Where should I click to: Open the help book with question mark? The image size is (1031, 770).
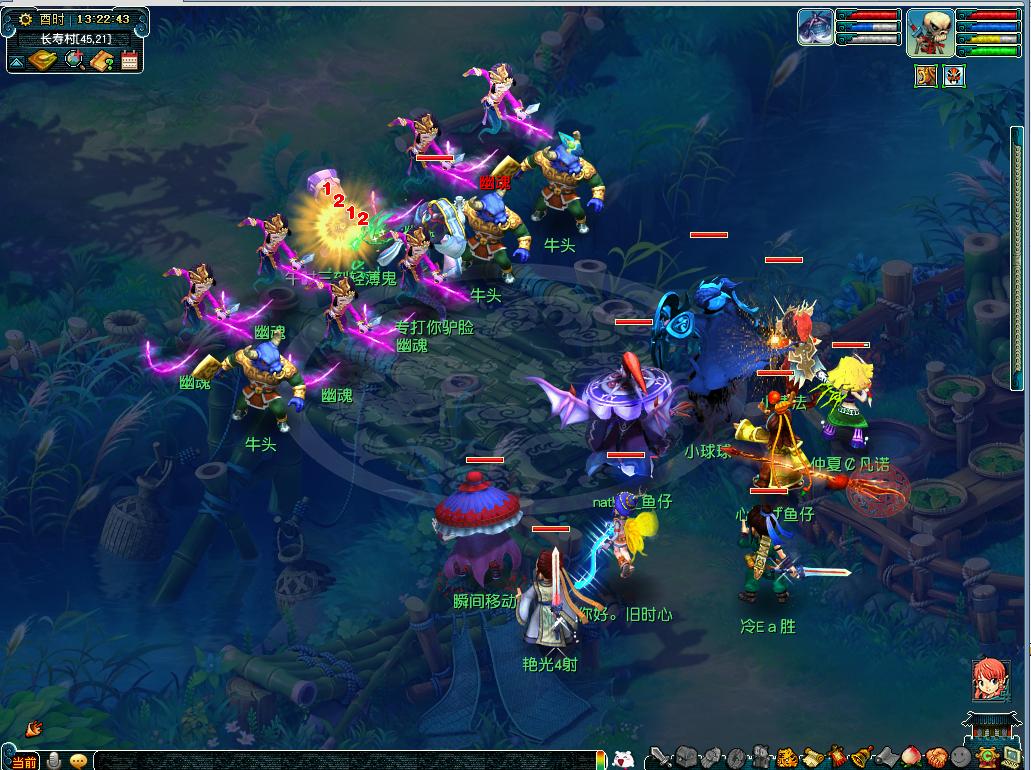pos(102,60)
